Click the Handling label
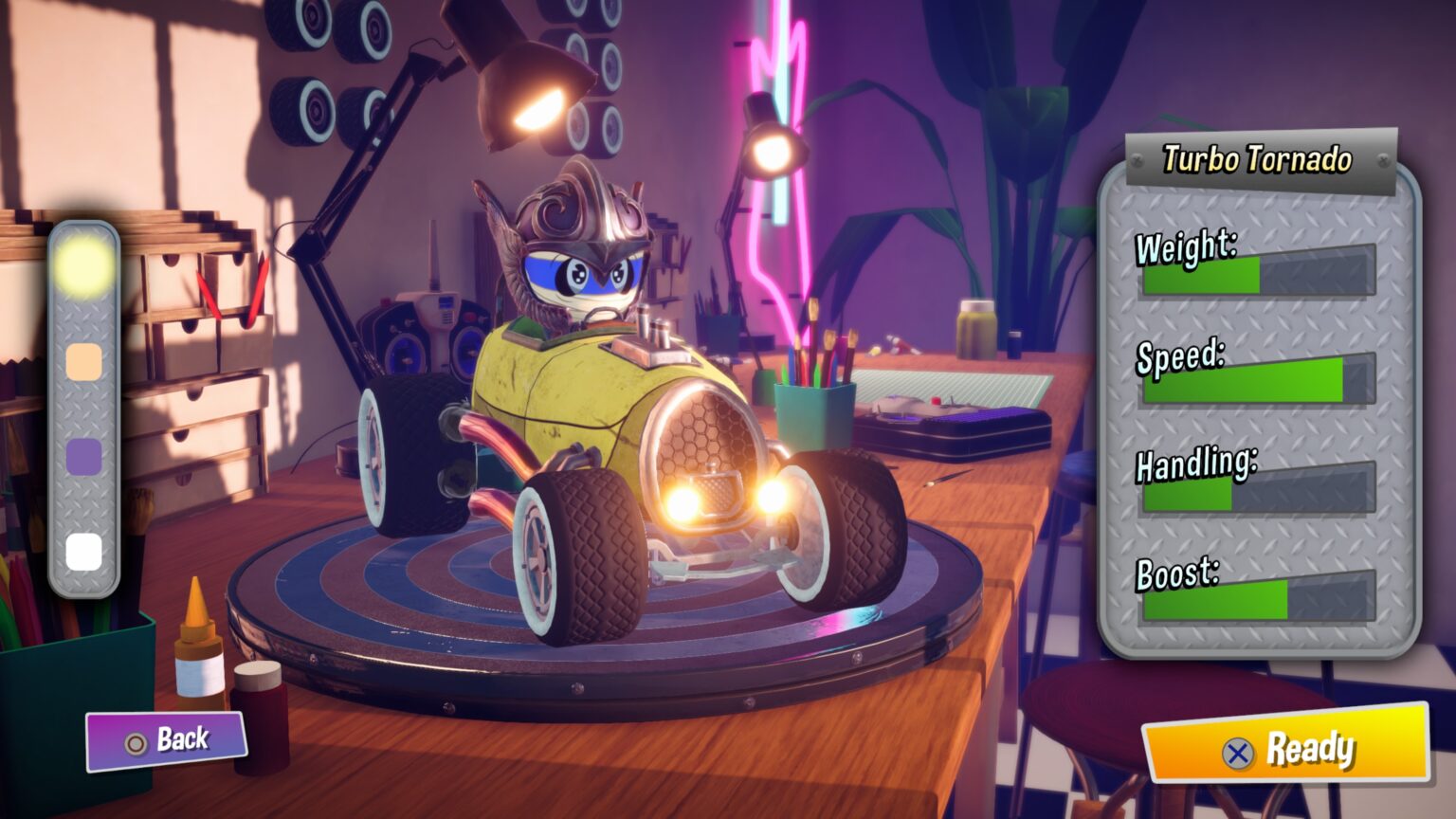 click(1197, 464)
